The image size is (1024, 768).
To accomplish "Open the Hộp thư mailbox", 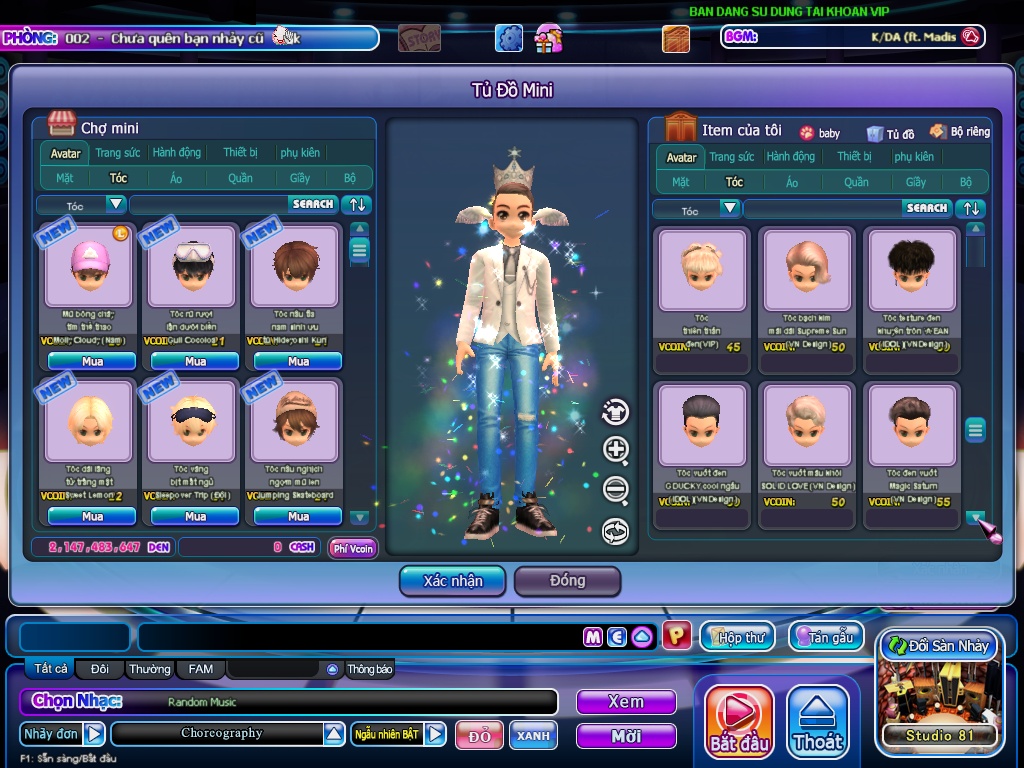I will 738,637.
